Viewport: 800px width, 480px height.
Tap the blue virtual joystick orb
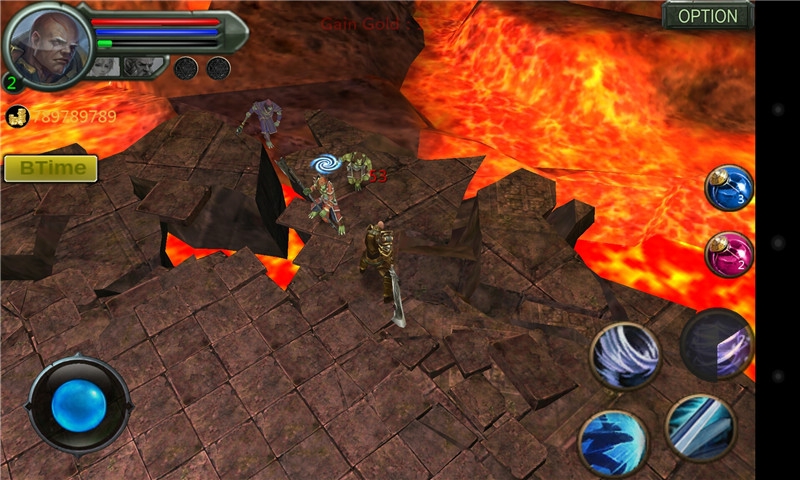(x=79, y=403)
